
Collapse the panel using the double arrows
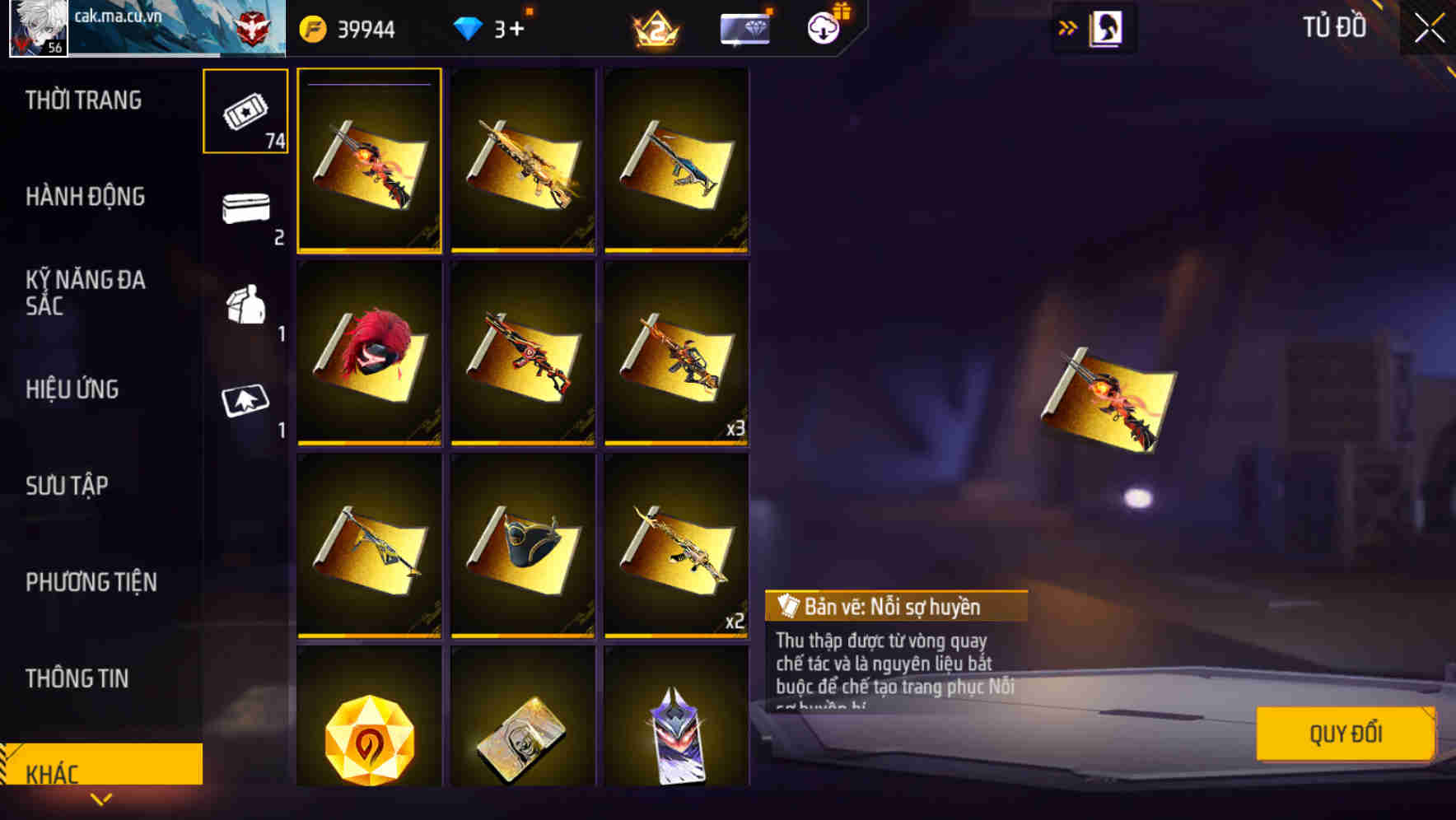click(1068, 27)
